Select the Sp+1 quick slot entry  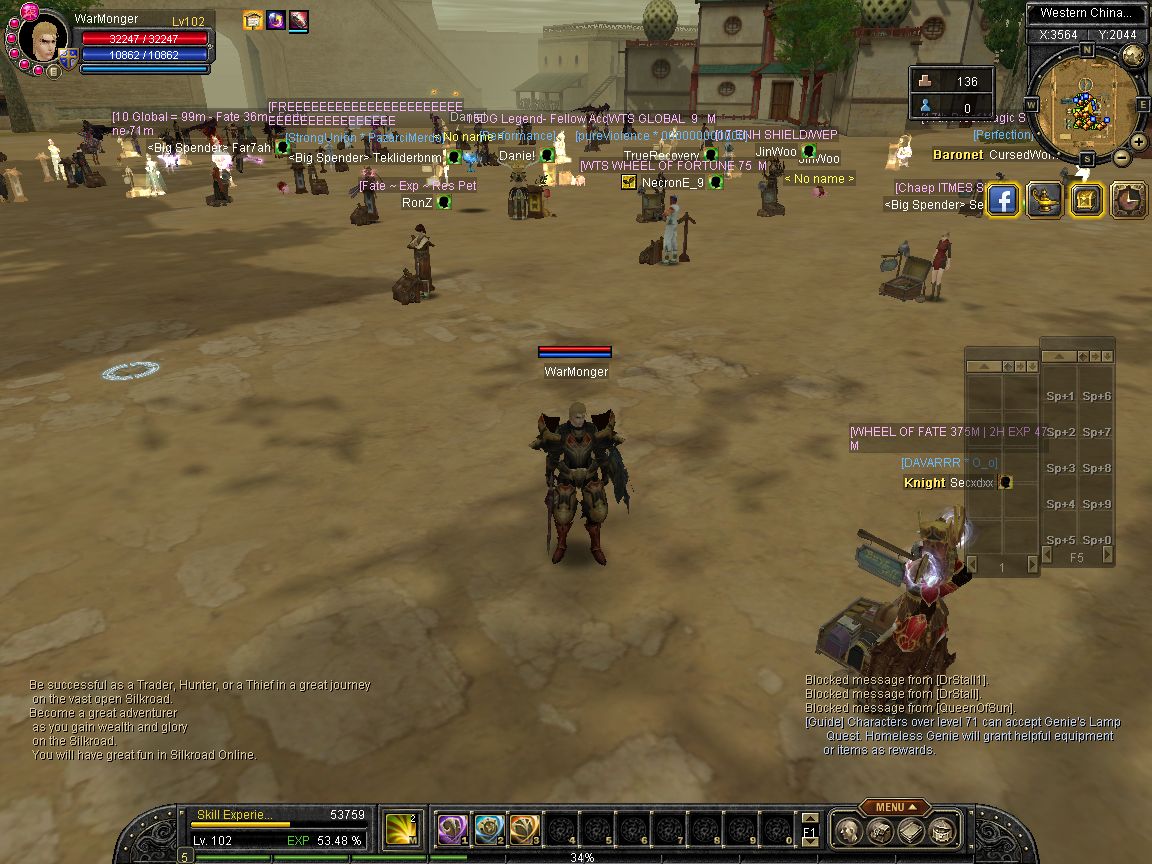pos(1060,396)
